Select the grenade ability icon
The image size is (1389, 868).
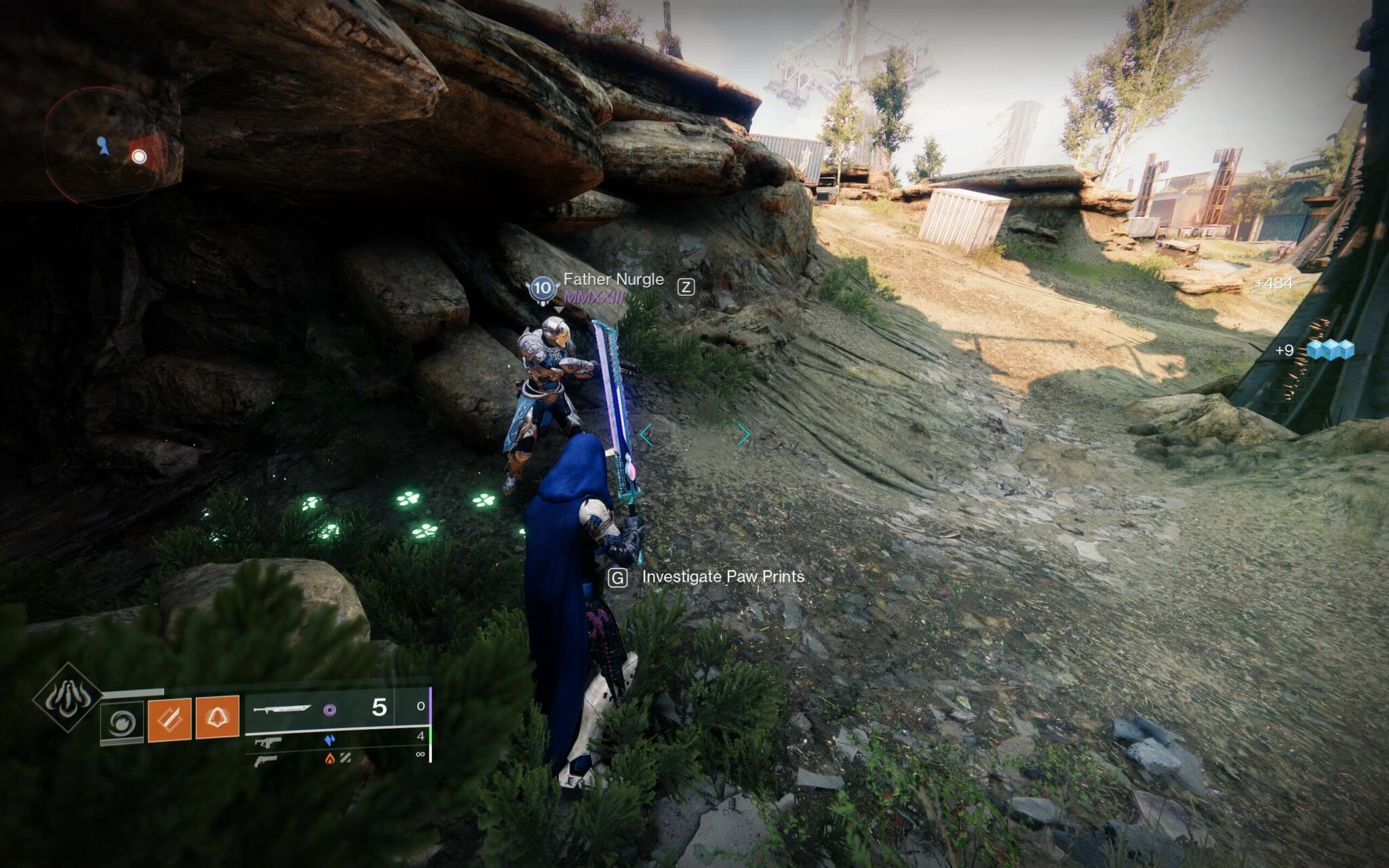point(218,717)
